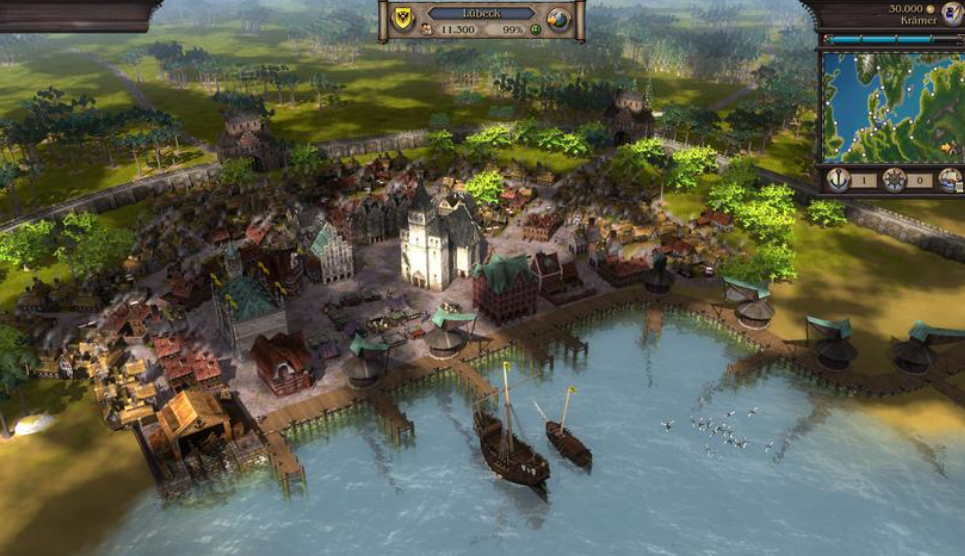Open the globe icon beside the town name
Image resolution: width=965 pixels, height=556 pixels.
[x=560, y=18]
